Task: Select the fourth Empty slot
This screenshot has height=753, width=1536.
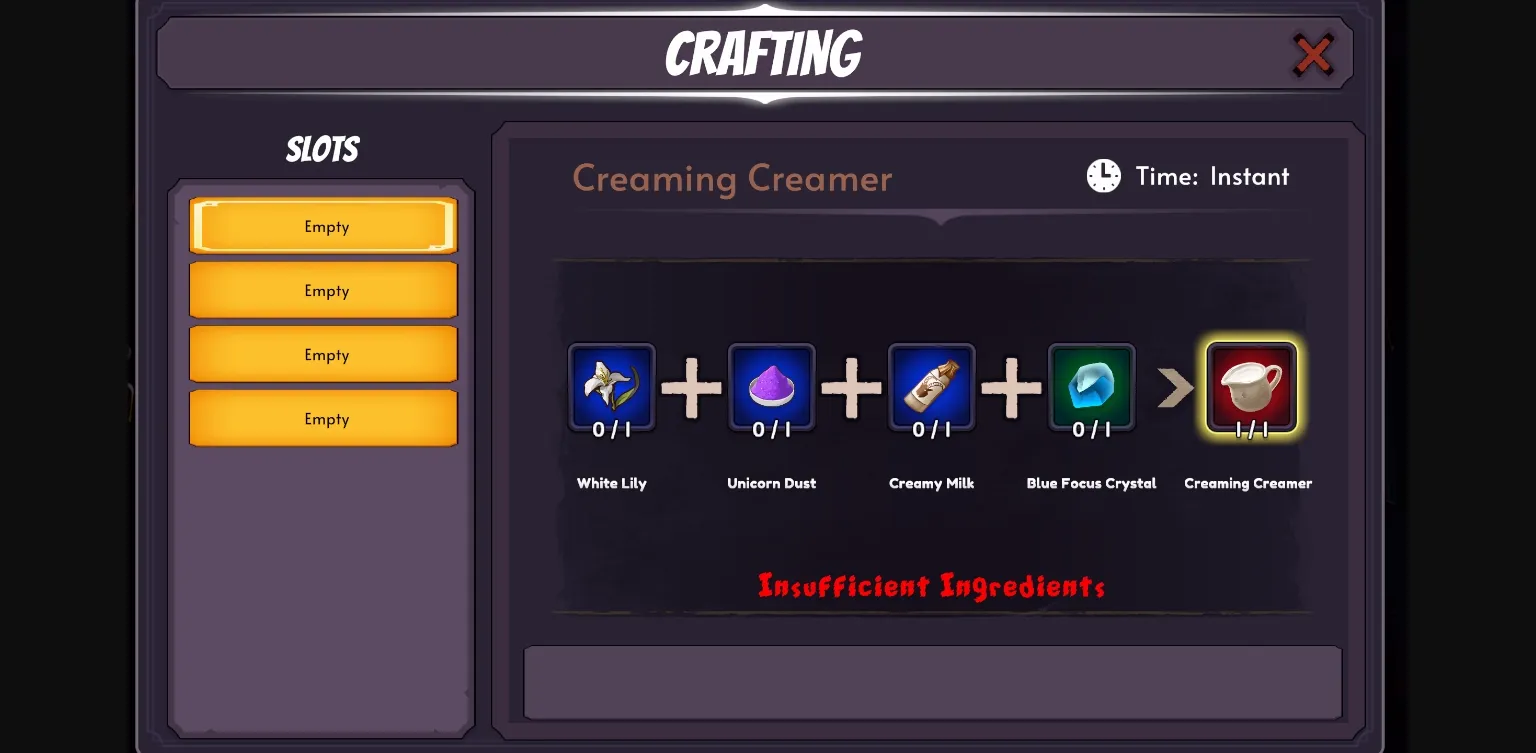Action: click(323, 418)
